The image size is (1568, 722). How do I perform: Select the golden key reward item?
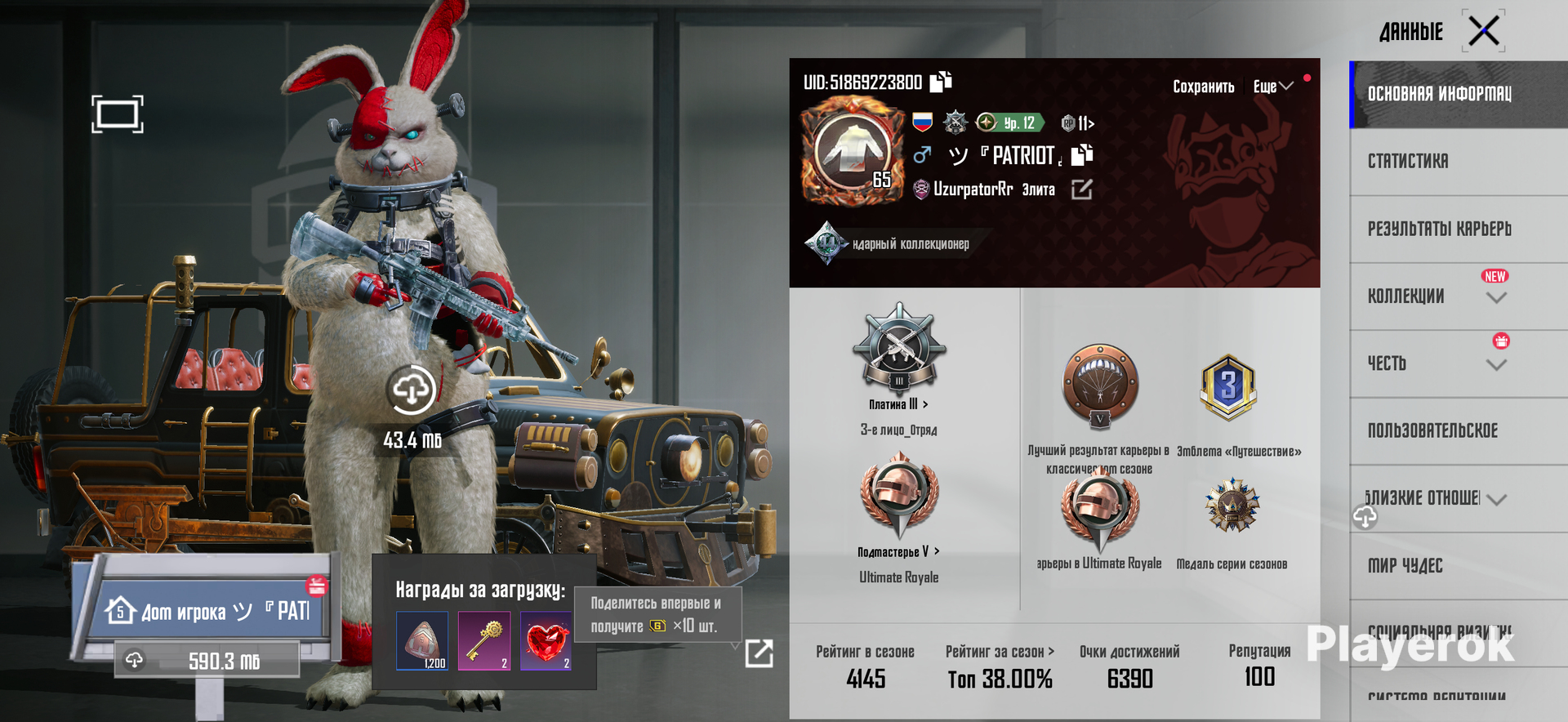(x=484, y=641)
